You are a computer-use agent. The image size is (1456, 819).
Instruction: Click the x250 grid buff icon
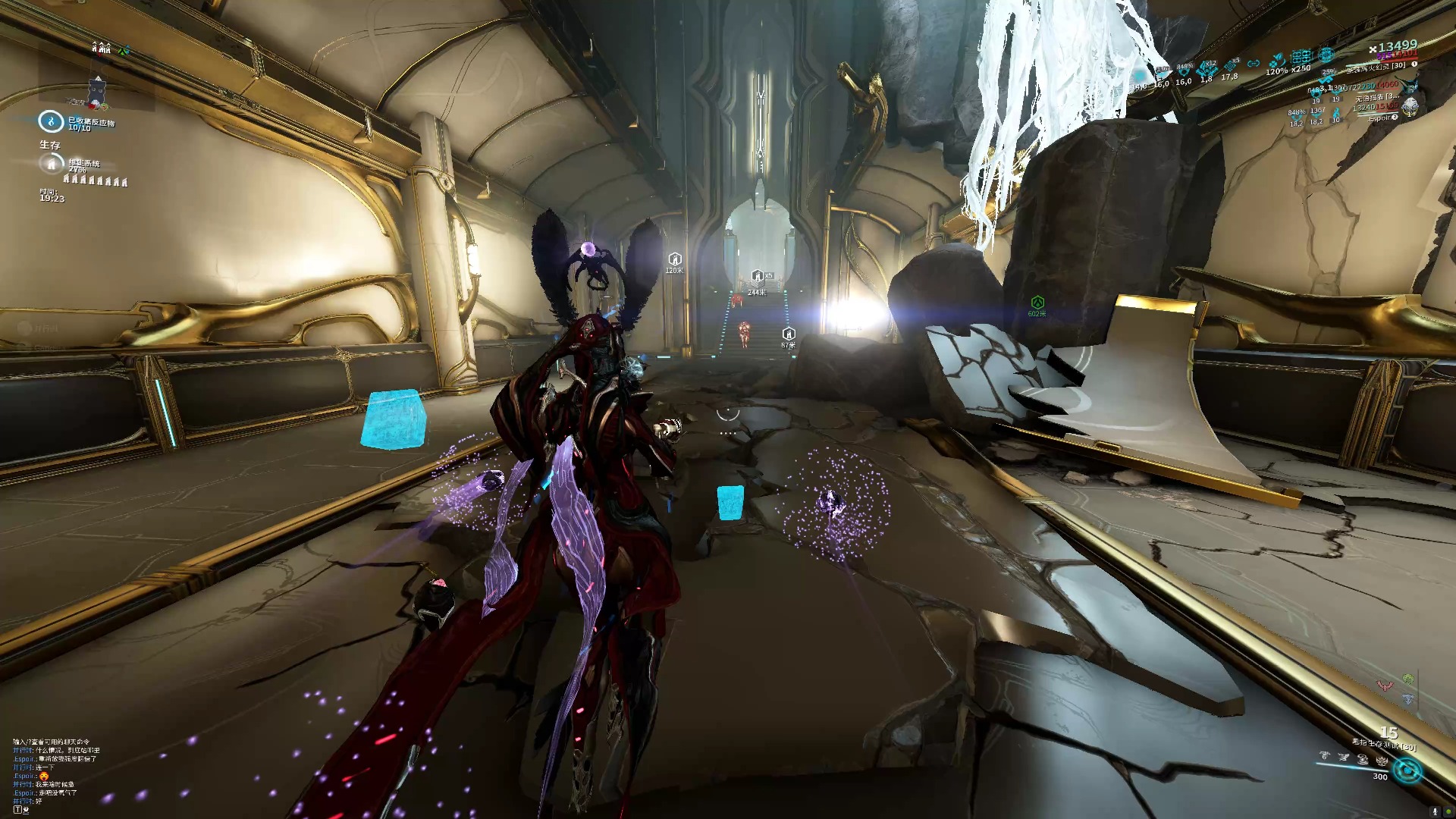(x=1301, y=57)
